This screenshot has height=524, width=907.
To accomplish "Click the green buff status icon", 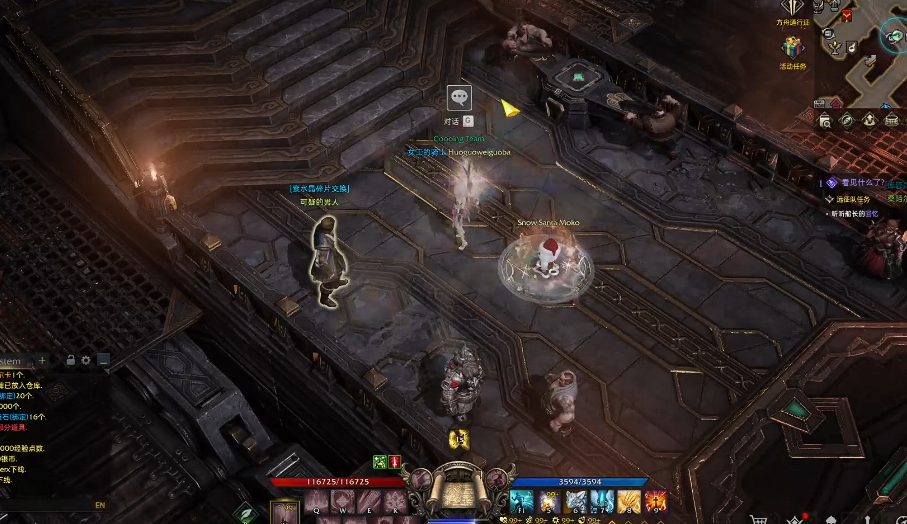I will (380, 461).
